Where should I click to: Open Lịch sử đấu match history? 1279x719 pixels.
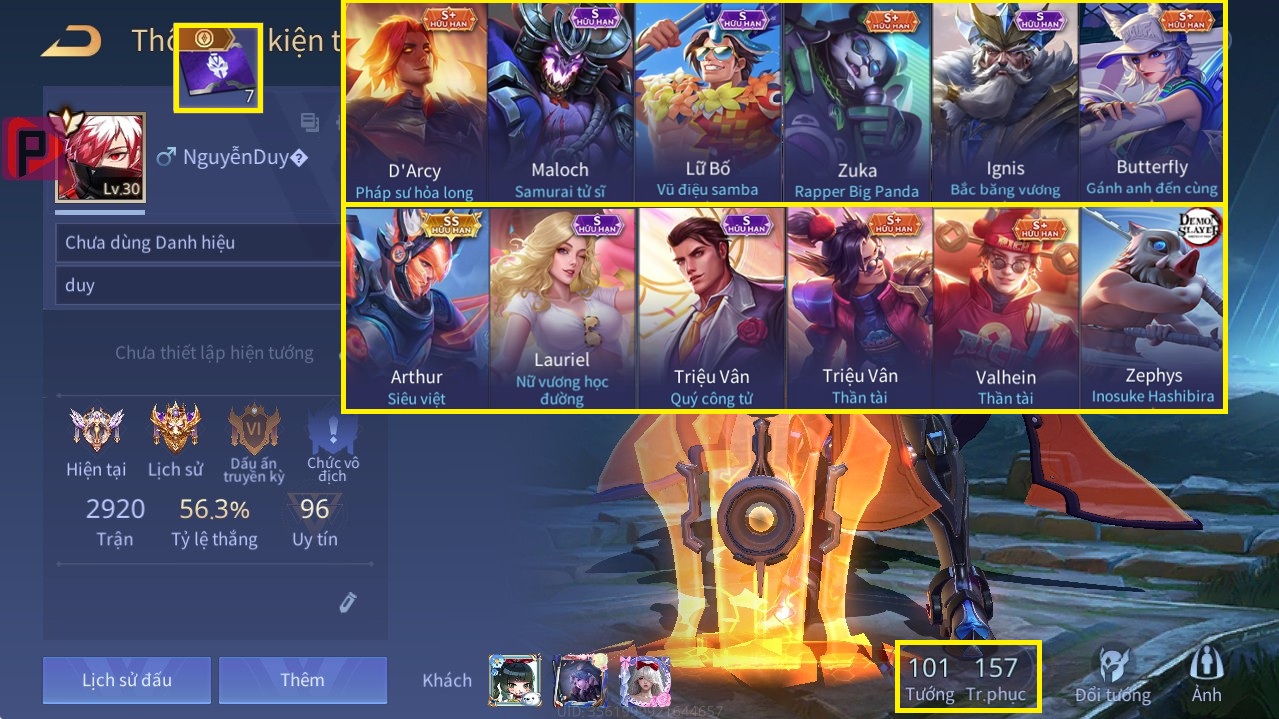(127, 680)
